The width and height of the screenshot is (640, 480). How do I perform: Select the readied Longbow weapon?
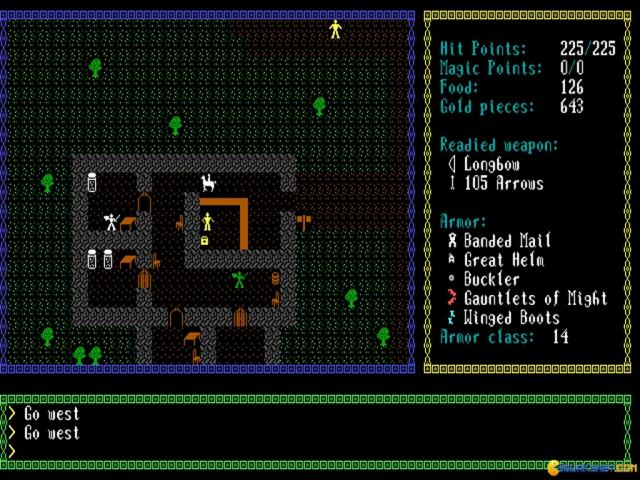[x=492, y=164]
